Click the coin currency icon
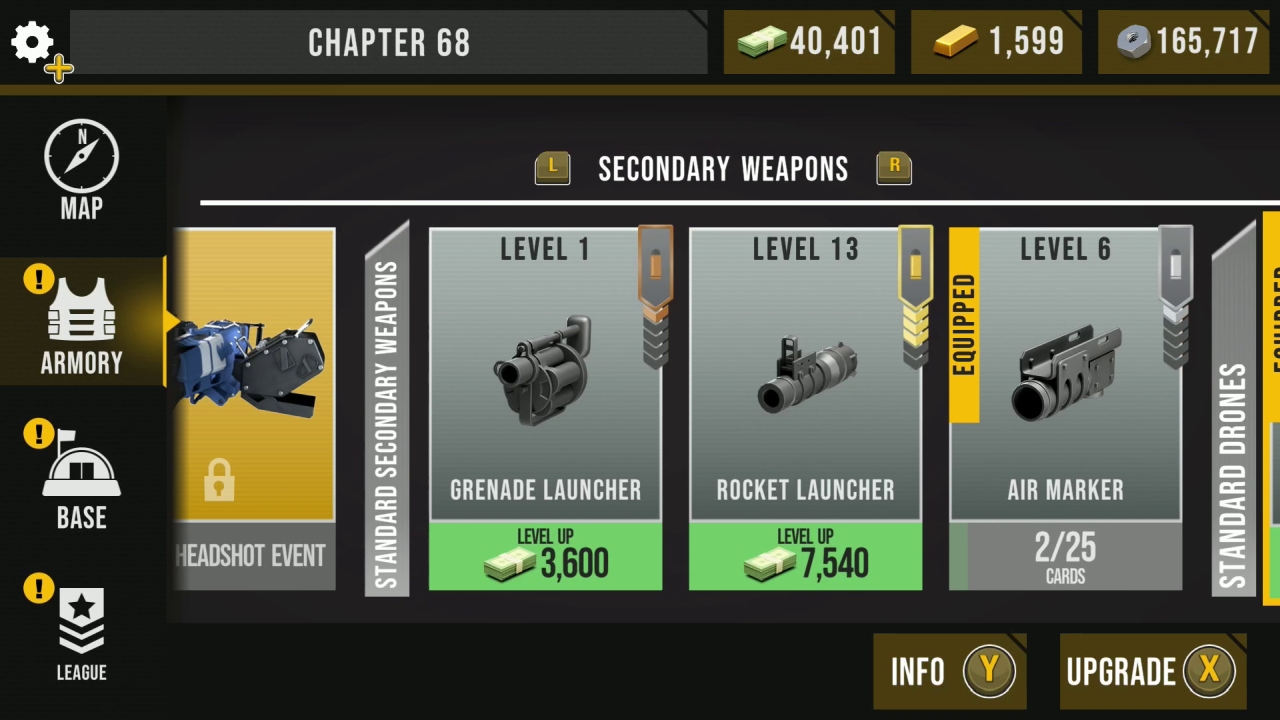 point(1133,42)
